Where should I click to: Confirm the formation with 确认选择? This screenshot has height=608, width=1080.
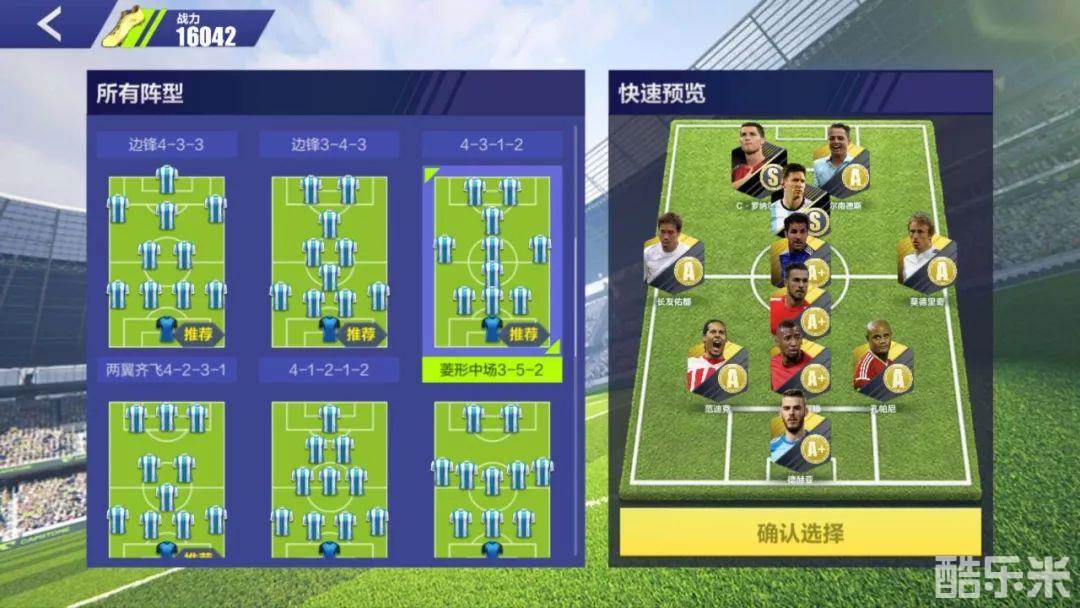coord(799,532)
